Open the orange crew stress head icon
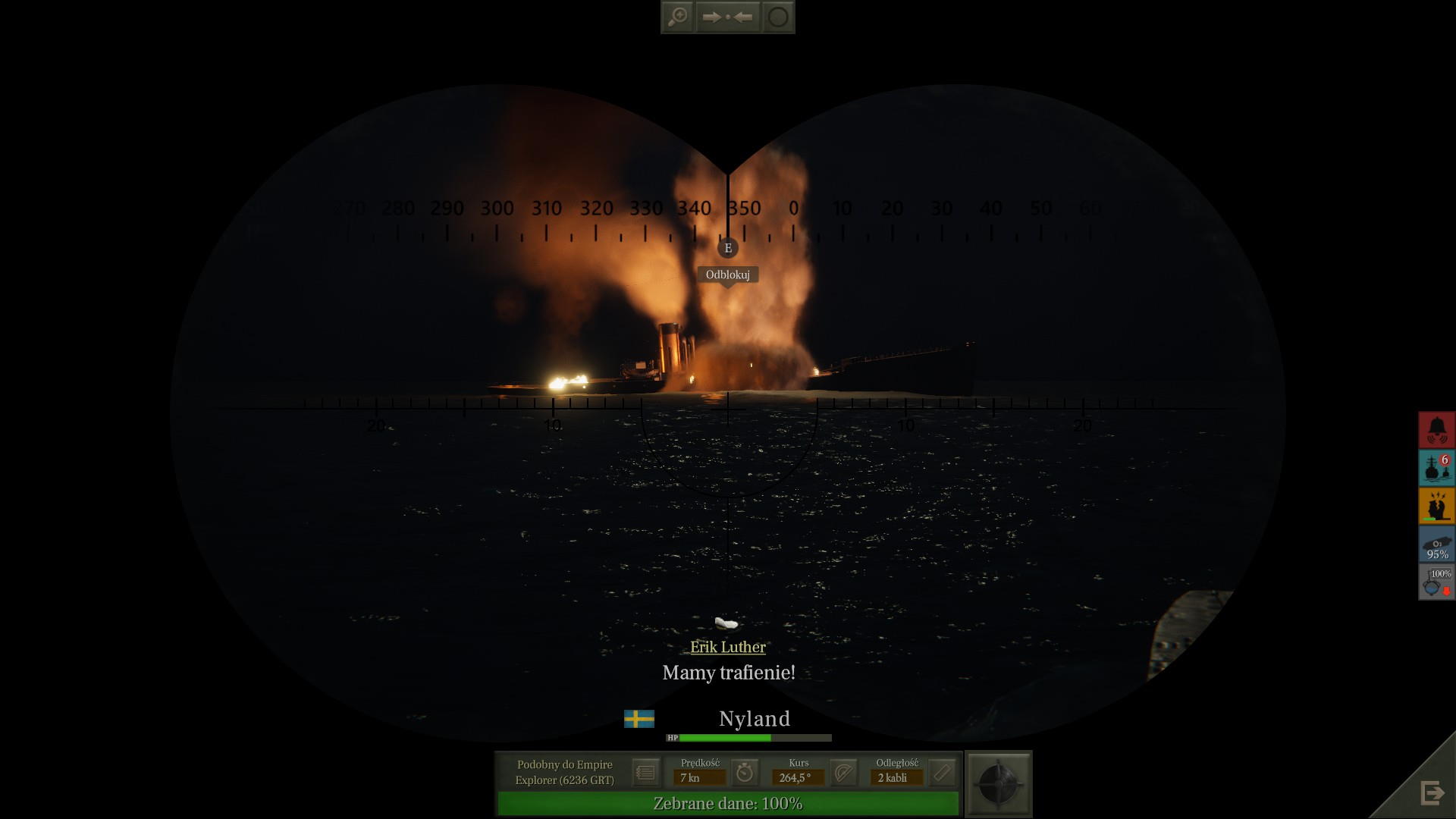Screen dimensions: 1456x819 [1437, 506]
